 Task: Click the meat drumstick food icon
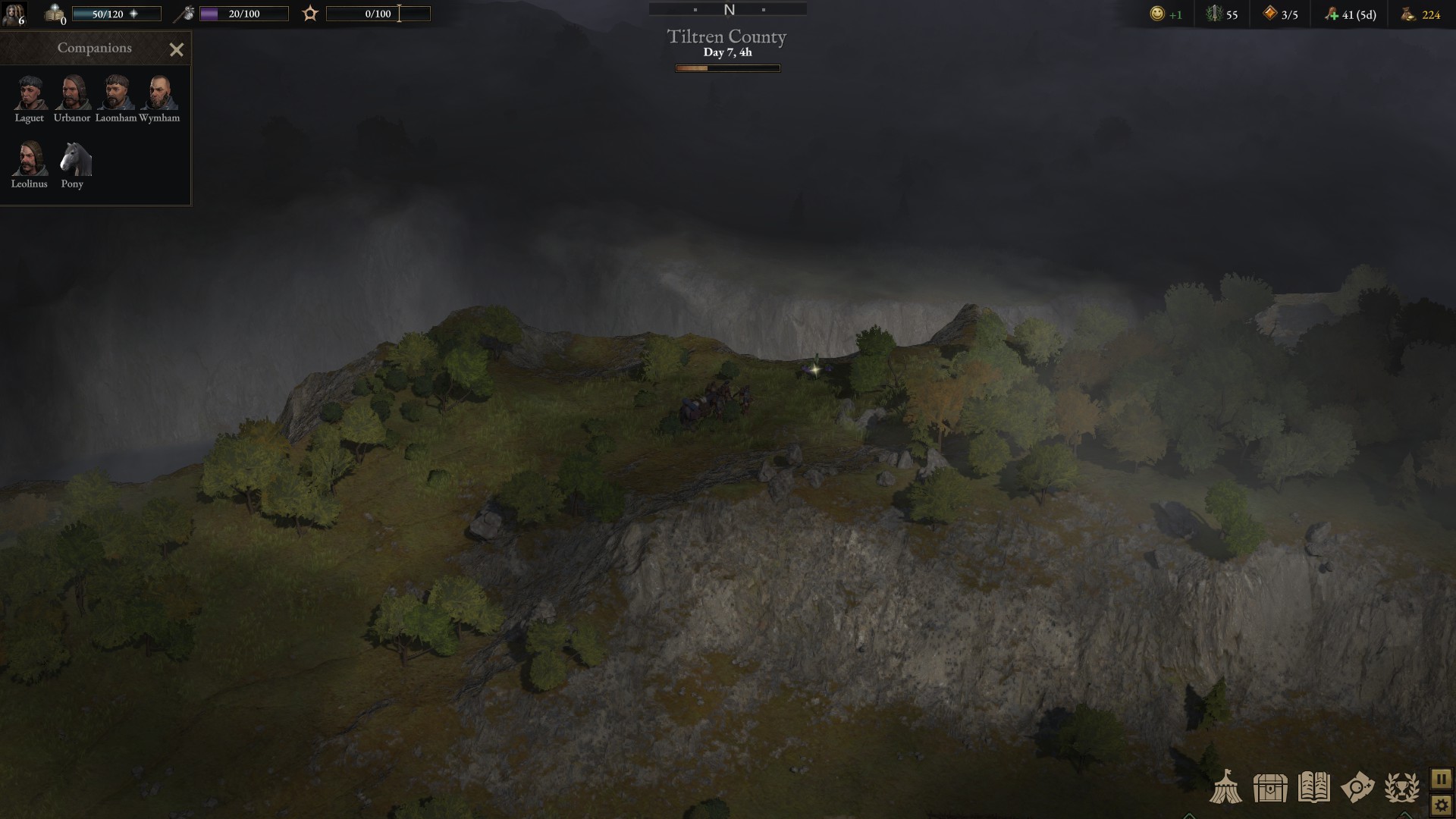[1331, 14]
